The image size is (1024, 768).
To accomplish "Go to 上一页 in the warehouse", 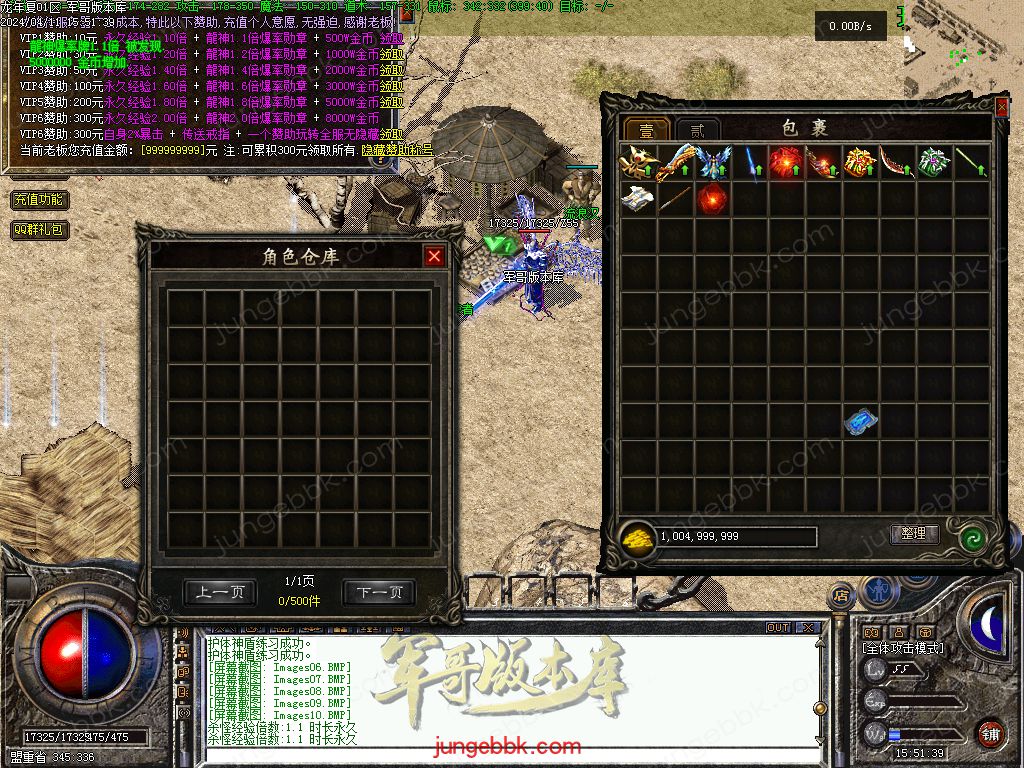I will point(220,593).
